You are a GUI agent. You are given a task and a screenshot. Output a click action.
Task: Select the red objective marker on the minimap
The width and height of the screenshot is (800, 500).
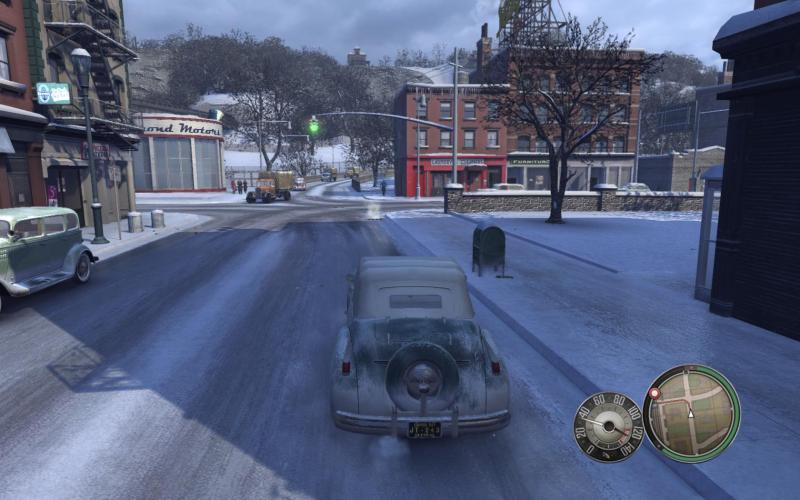[654, 393]
